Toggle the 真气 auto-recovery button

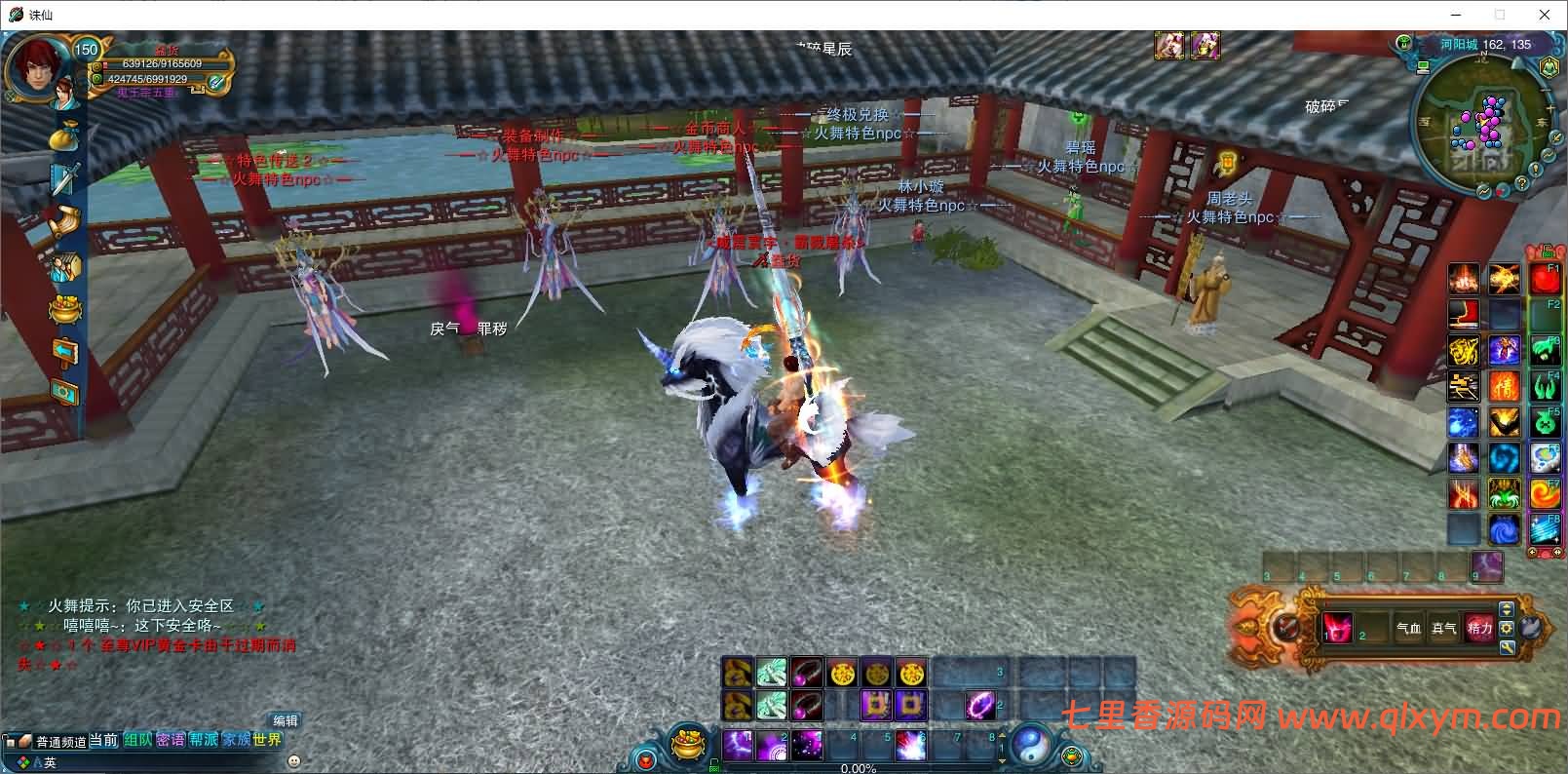[1444, 629]
